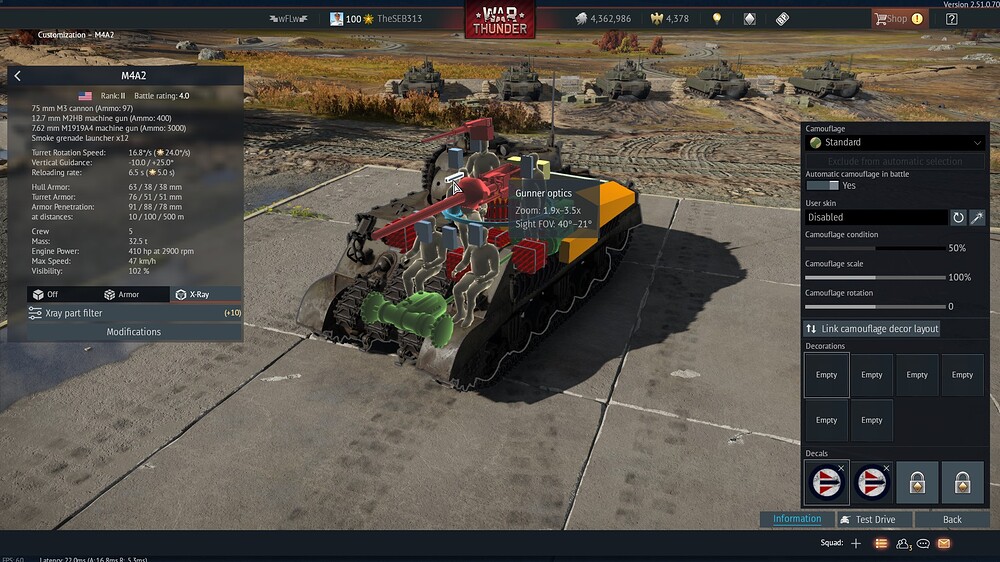Viewport: 1000px width, 562px height.
Task: Start a Test Drive
Action: [x=867, y=520]
